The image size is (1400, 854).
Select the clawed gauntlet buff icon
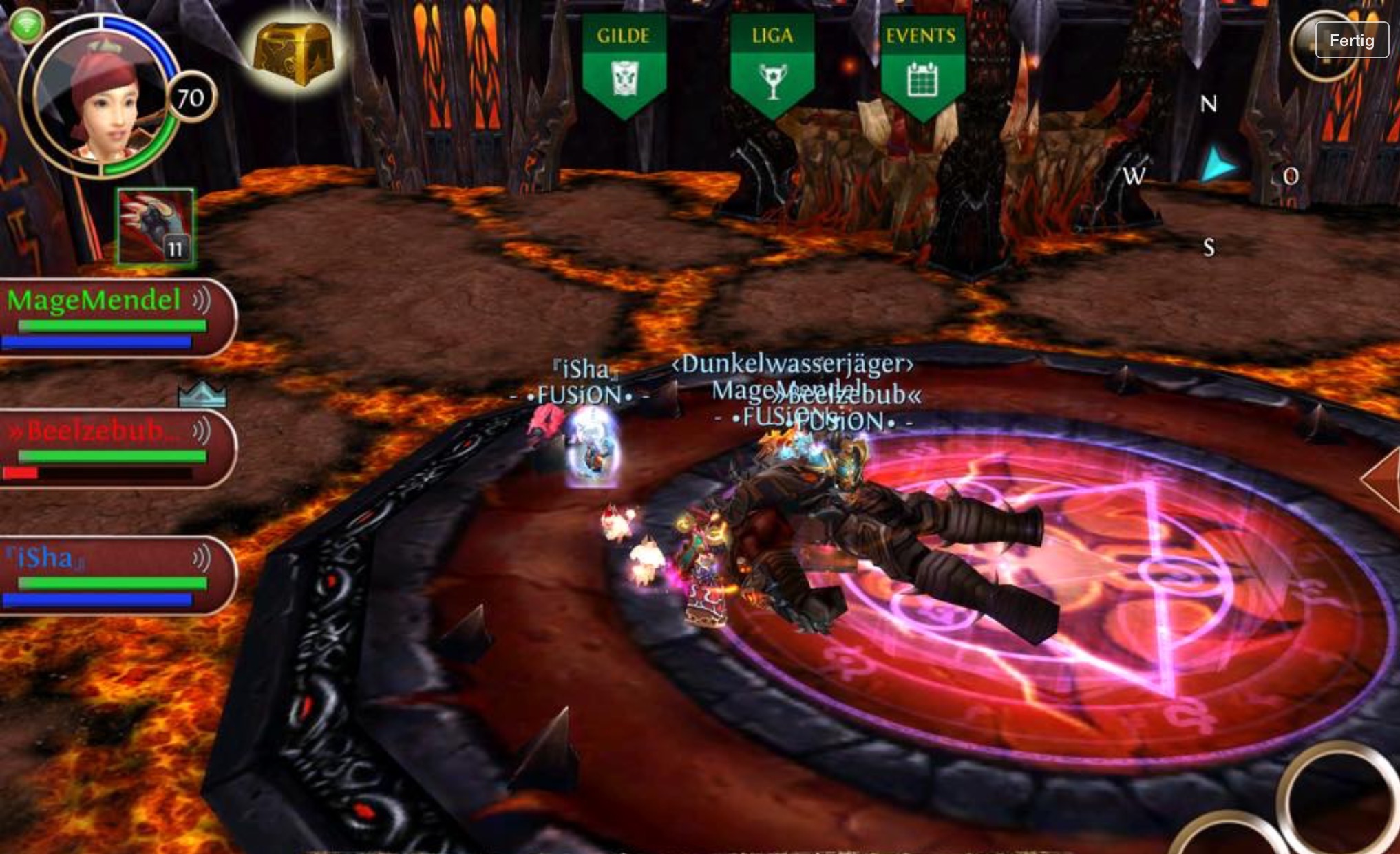[156, 227]
